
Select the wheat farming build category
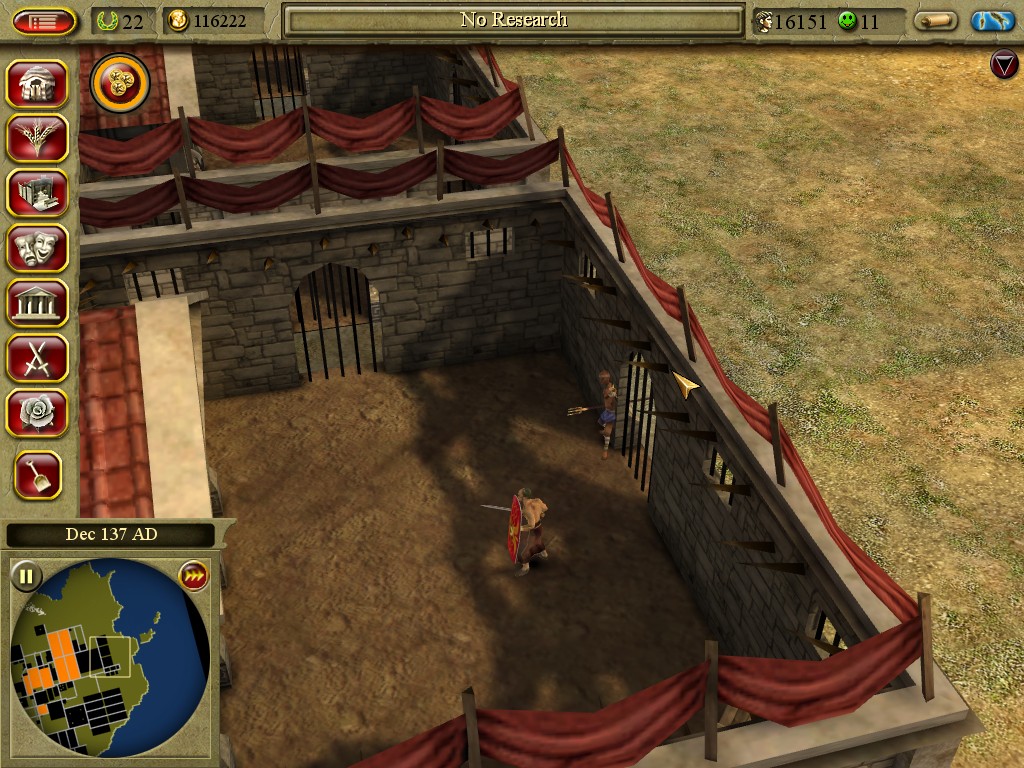pyautogui.click(x=37, y=138)
